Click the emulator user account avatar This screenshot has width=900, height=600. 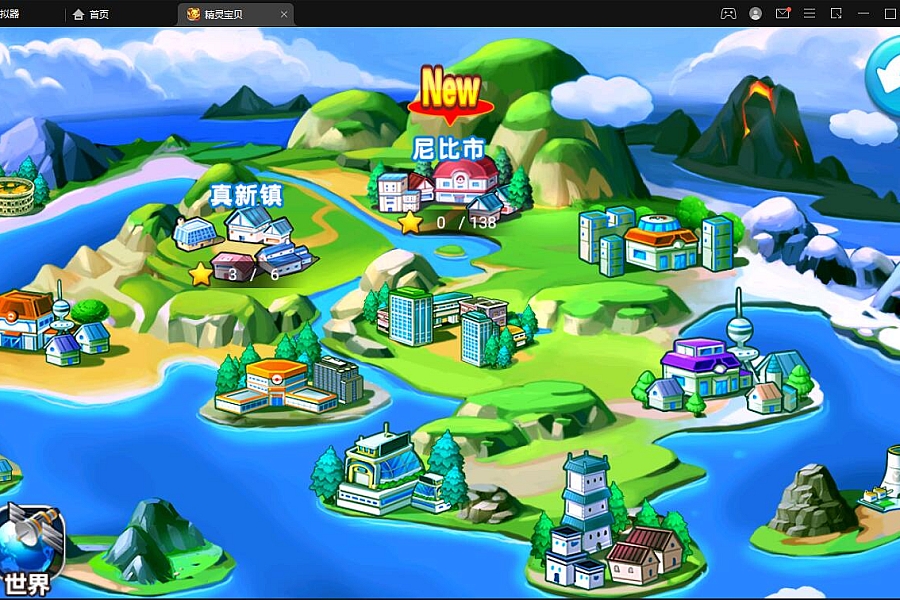click(x=756, y=14)
